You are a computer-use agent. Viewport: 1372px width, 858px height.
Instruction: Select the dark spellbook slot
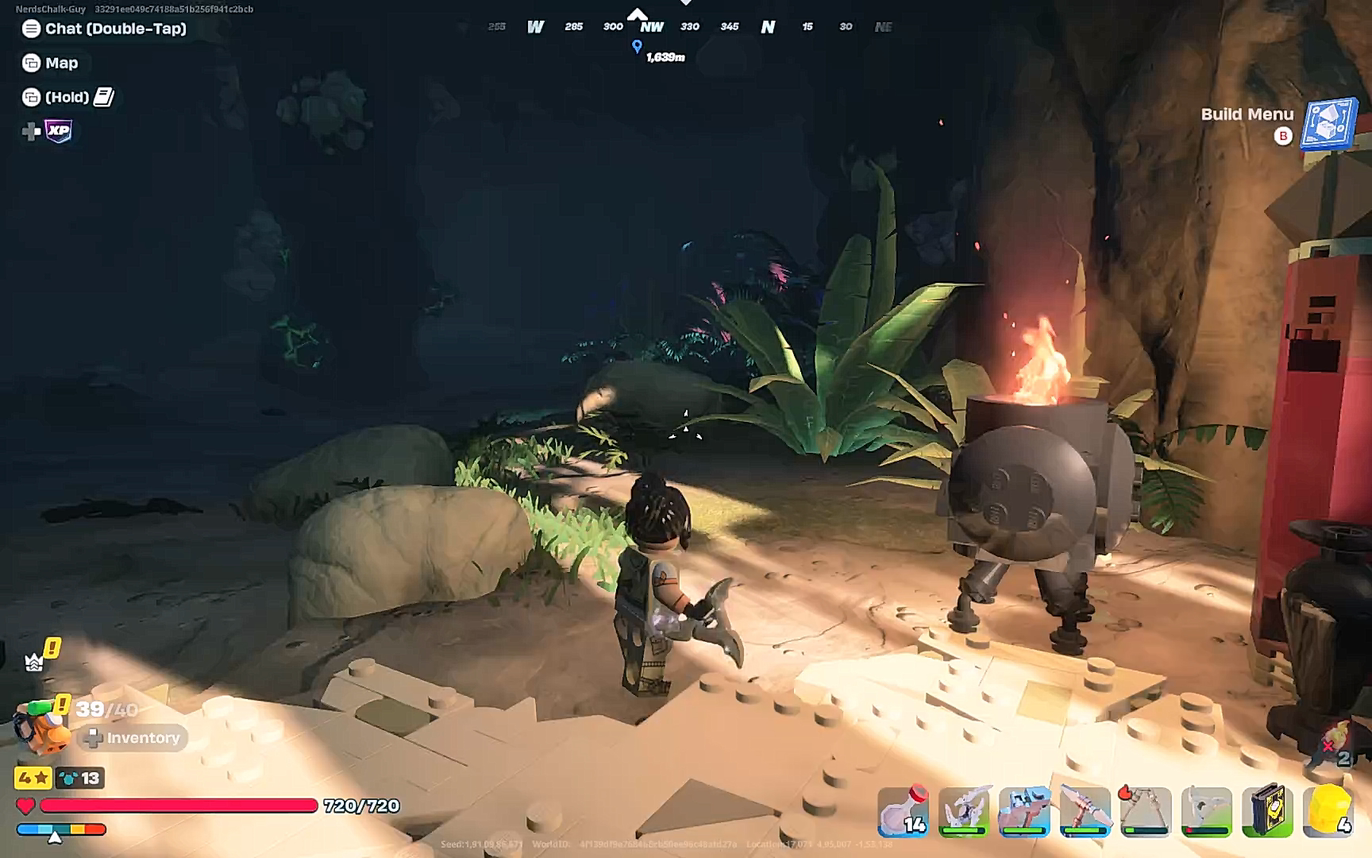(1267, 811)
